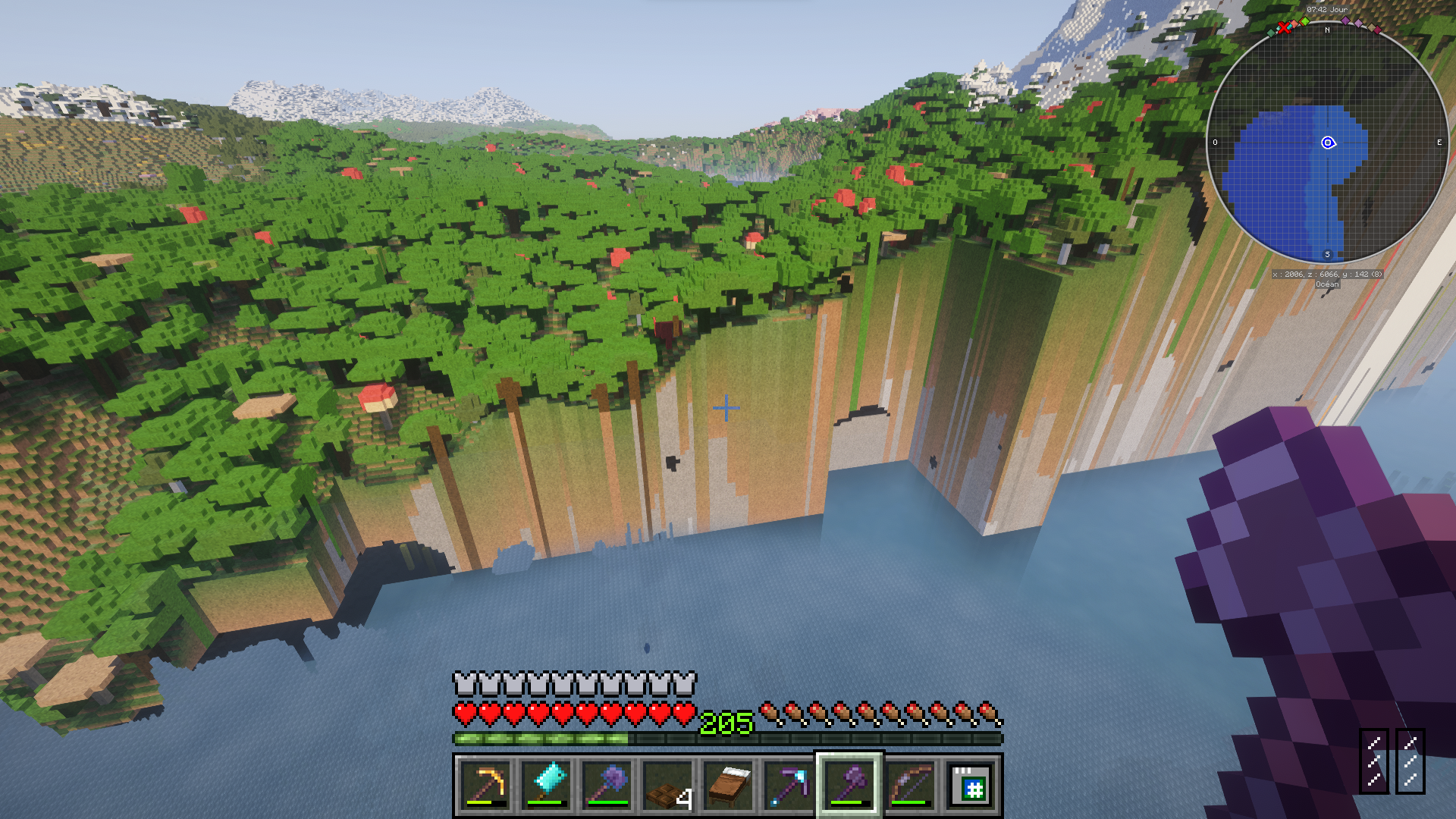1456x819 pixels.
Task: Click the player position marker on minimap
Action: coord(1328,143)
